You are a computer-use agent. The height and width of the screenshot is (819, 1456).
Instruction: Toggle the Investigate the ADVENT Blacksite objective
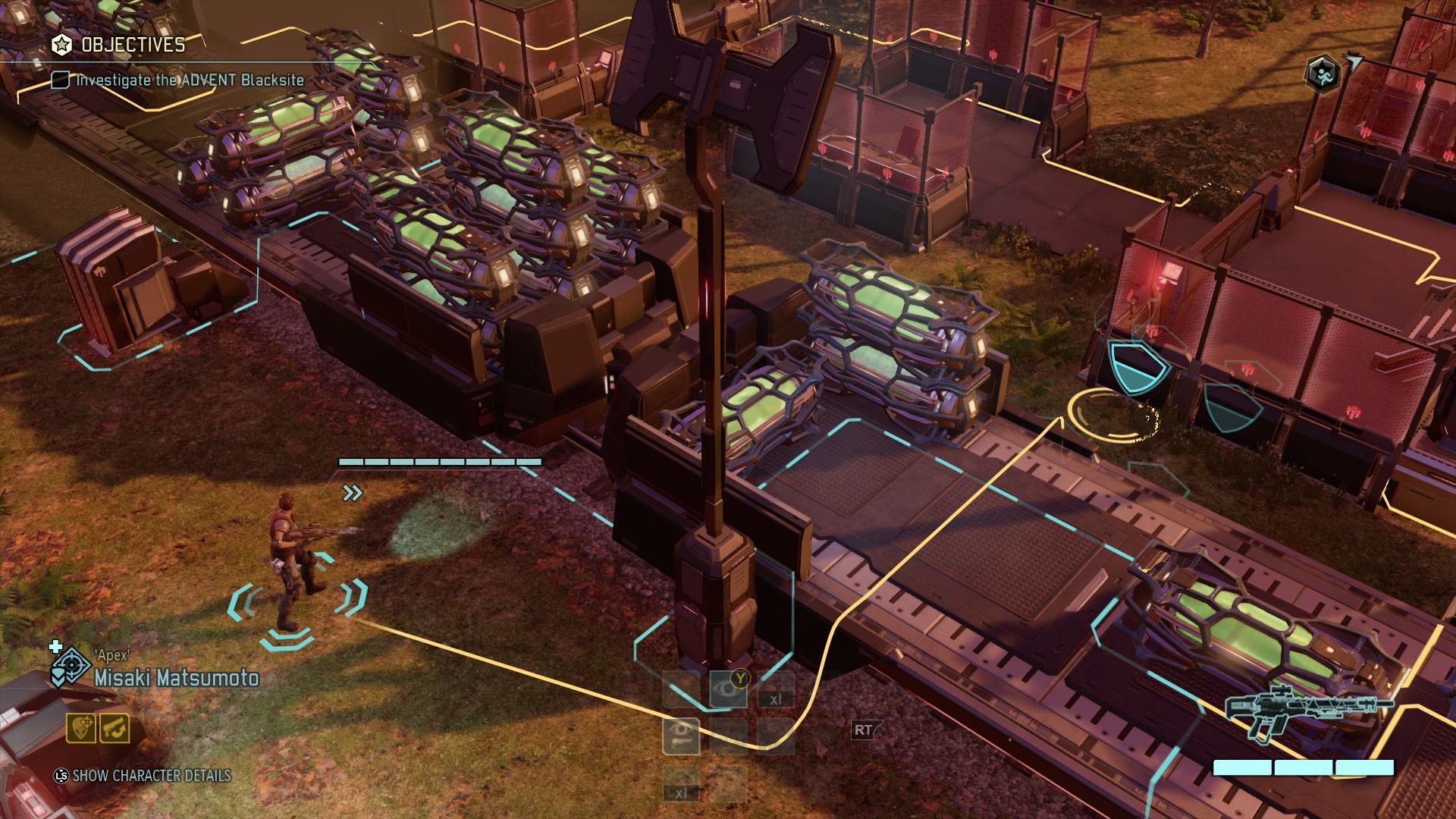click(x=61, y=80)
